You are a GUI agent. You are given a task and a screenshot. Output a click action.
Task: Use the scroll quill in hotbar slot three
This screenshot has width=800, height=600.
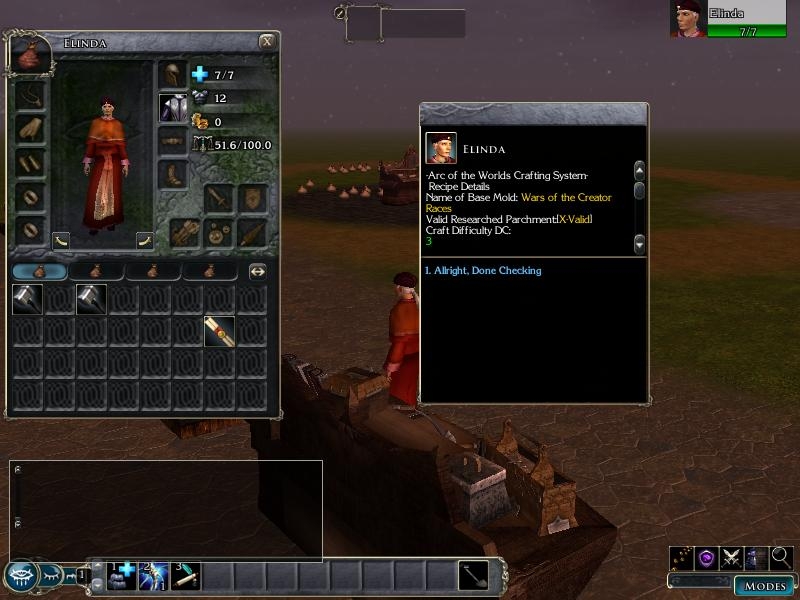point(185,575)
